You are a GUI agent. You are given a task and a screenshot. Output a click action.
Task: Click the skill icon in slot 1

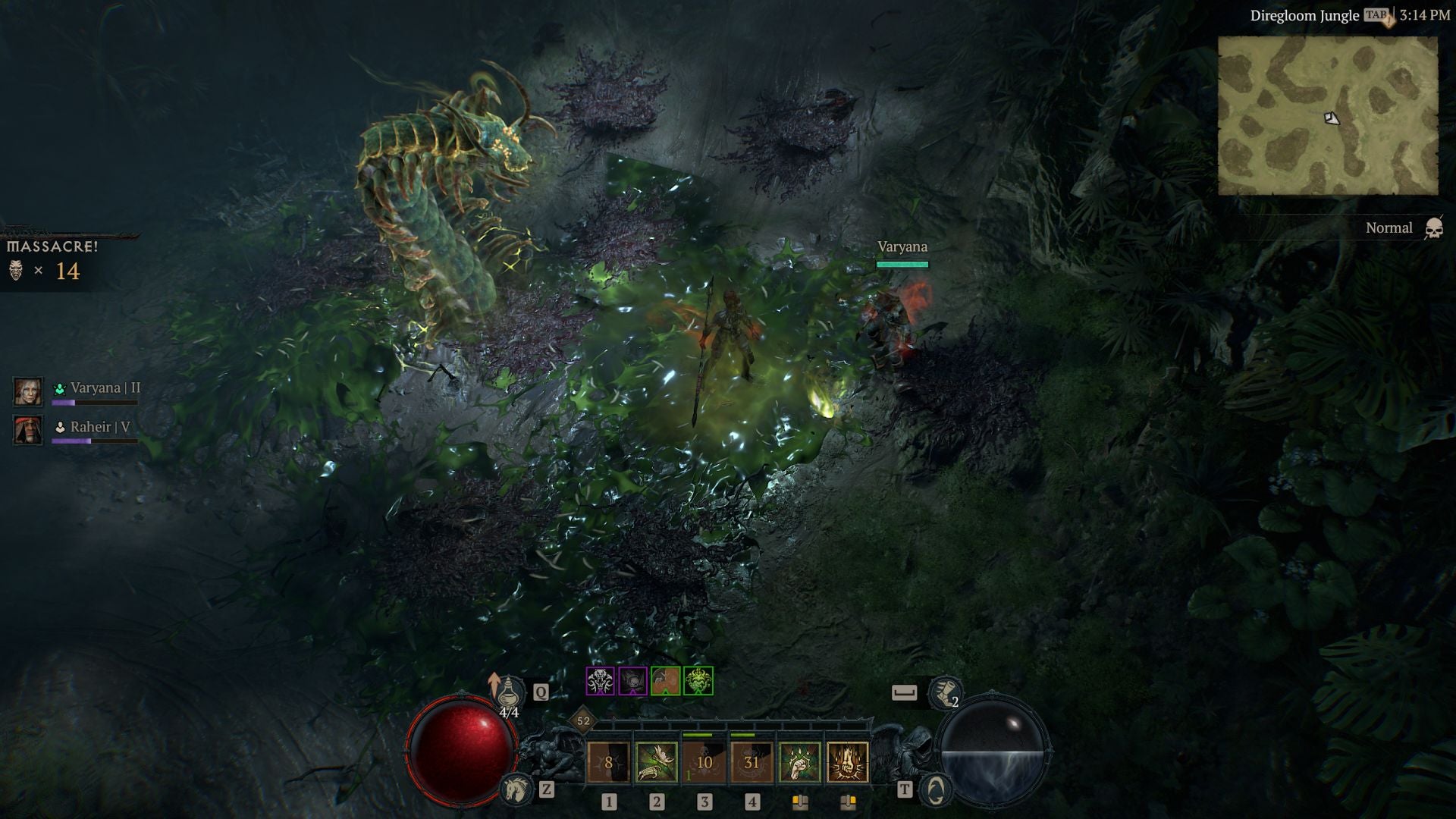[608, 763]
